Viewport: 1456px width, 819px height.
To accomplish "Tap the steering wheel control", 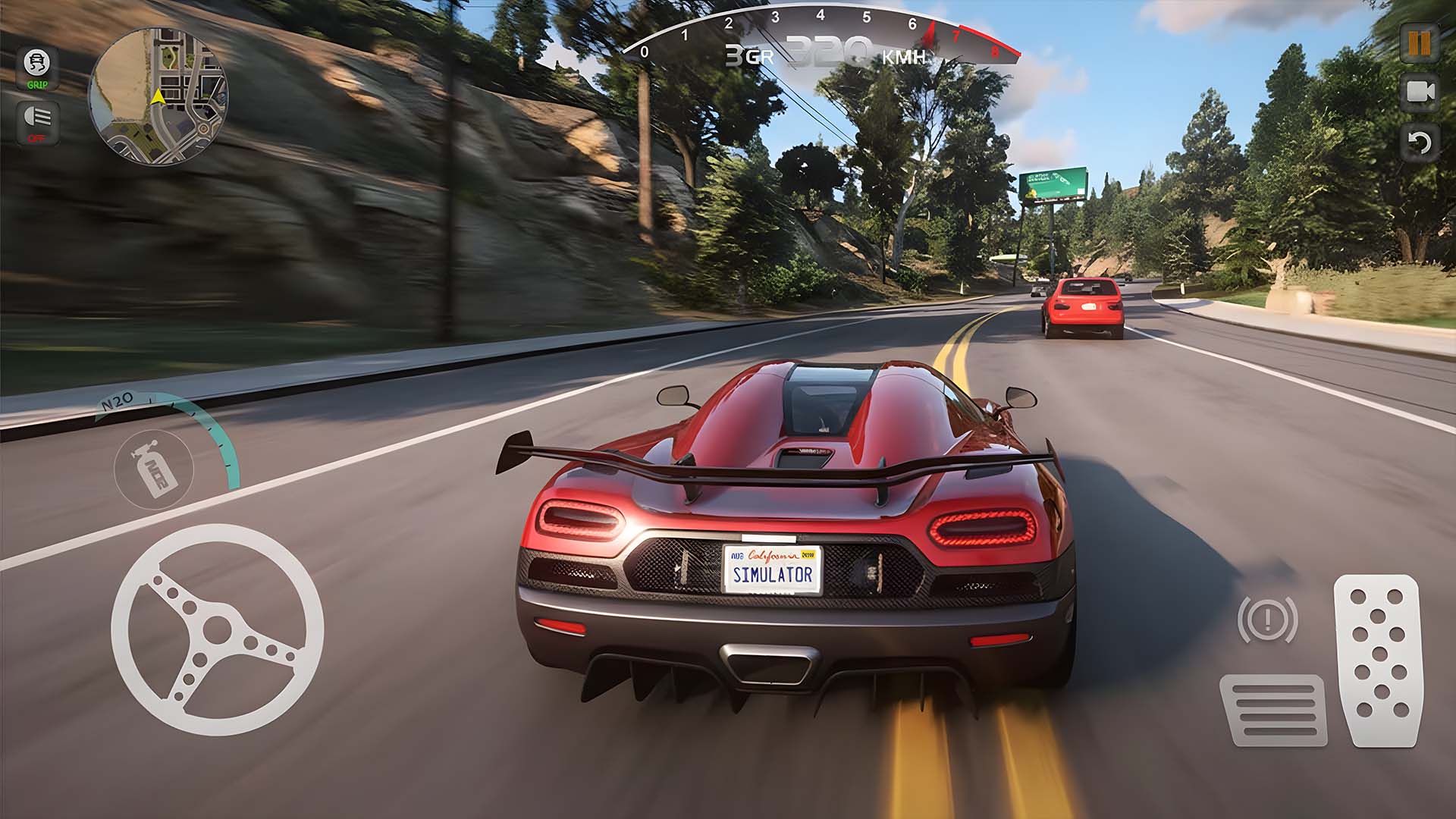I will tap(217, 629).
